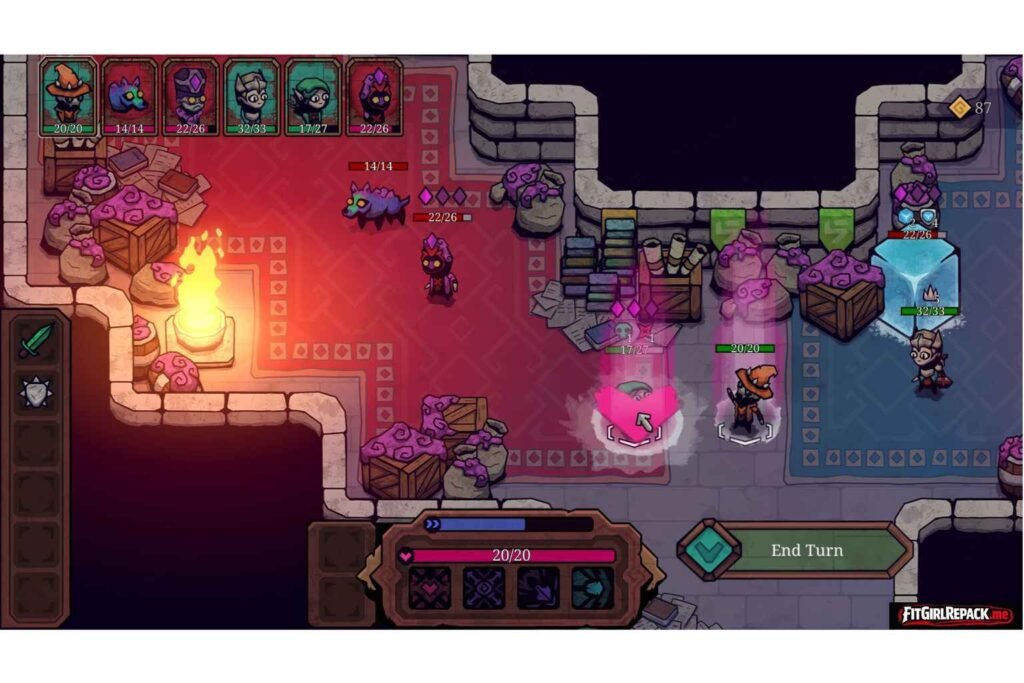
Task: Click the End Turn button
Action: (x=806, y=550)
